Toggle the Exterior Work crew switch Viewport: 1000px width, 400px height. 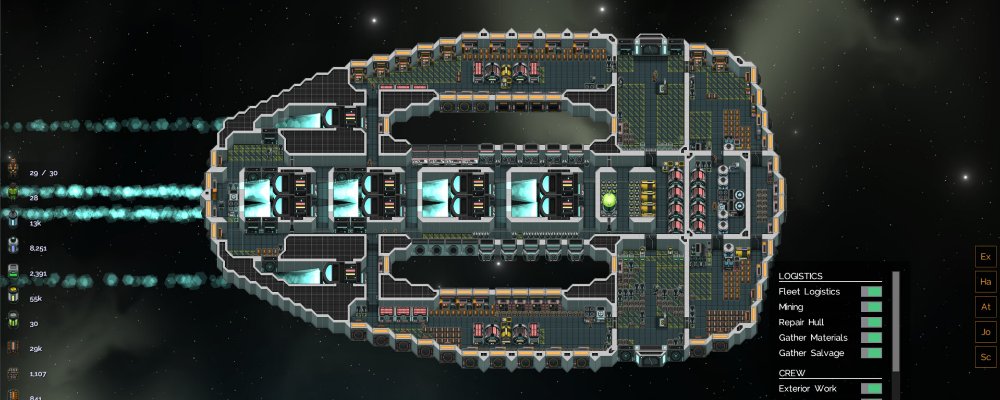870,388
